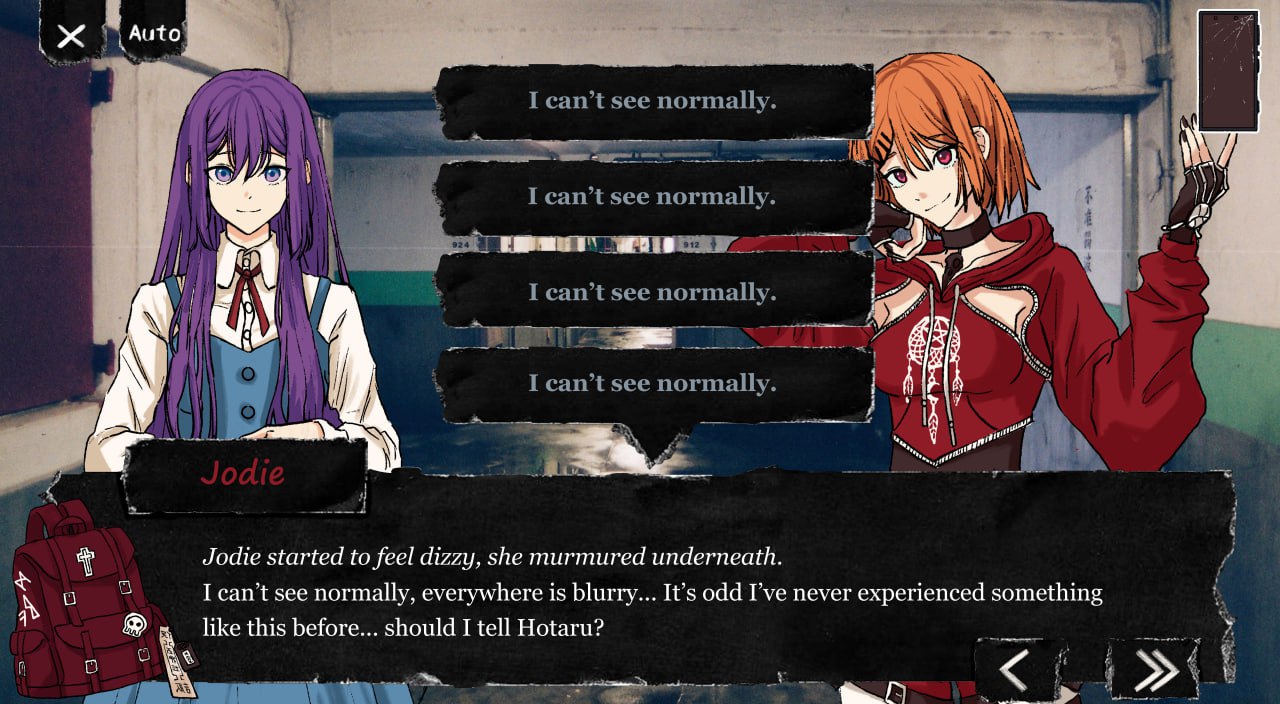Skip ahead with the double-arrow button

coord(1155,669)
